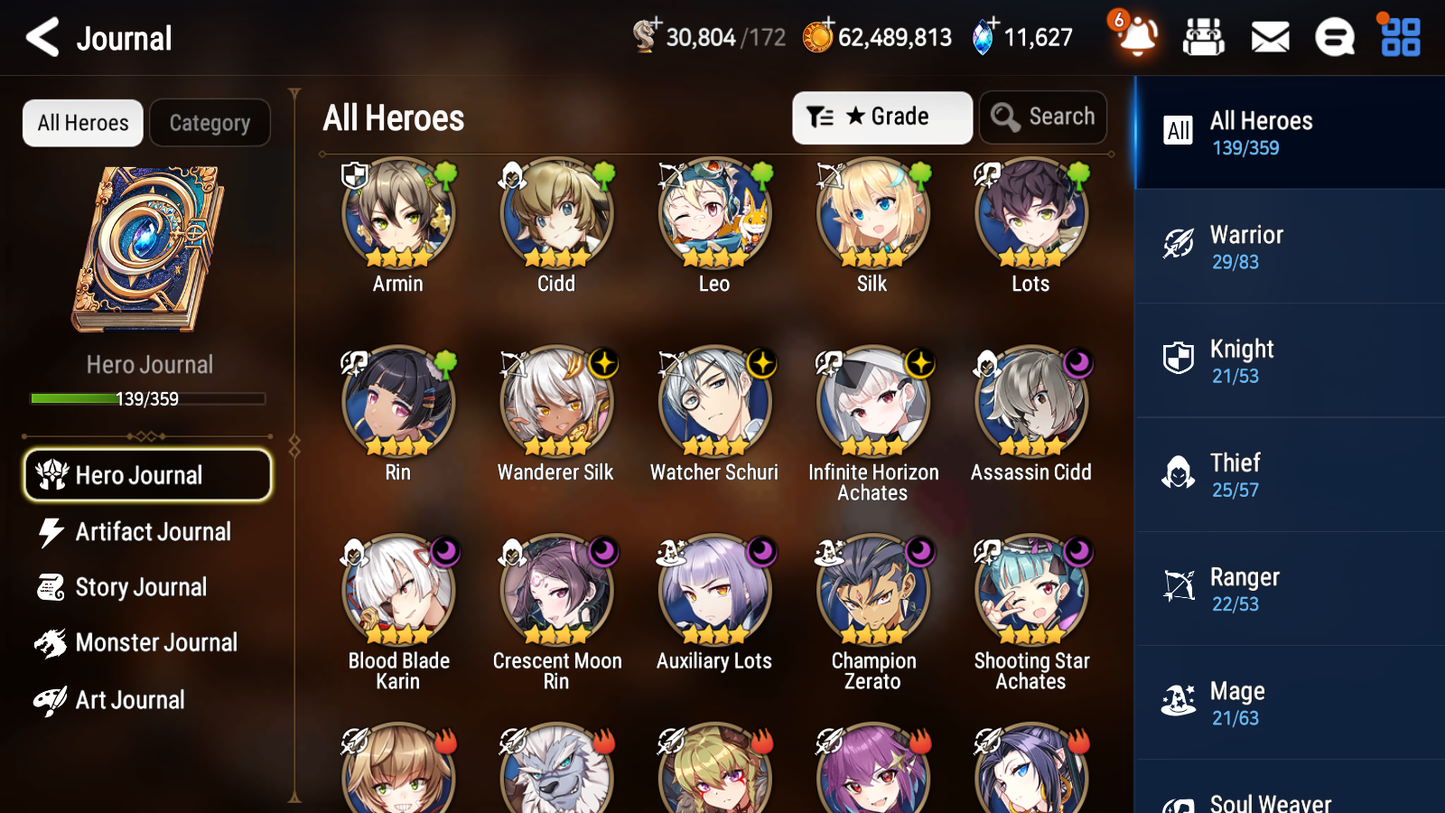Image resolution: width=1445 pixels, height=813 pixels.
Task: Expand the Thief filter showing 25/57
Action: click(1288, 474)
